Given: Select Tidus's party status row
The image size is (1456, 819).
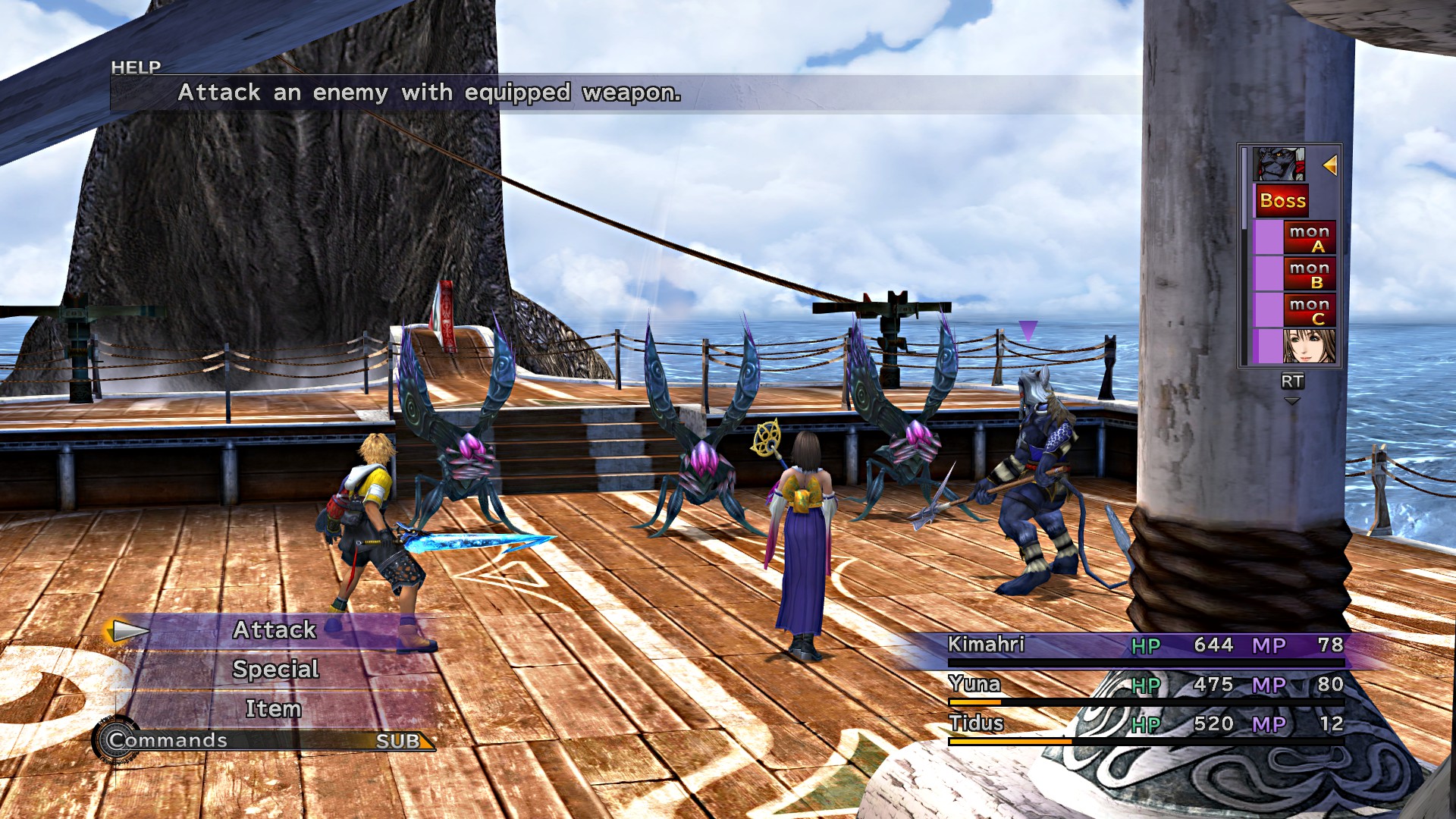Looking at the screenshot, I should (x=1145, y=724).
